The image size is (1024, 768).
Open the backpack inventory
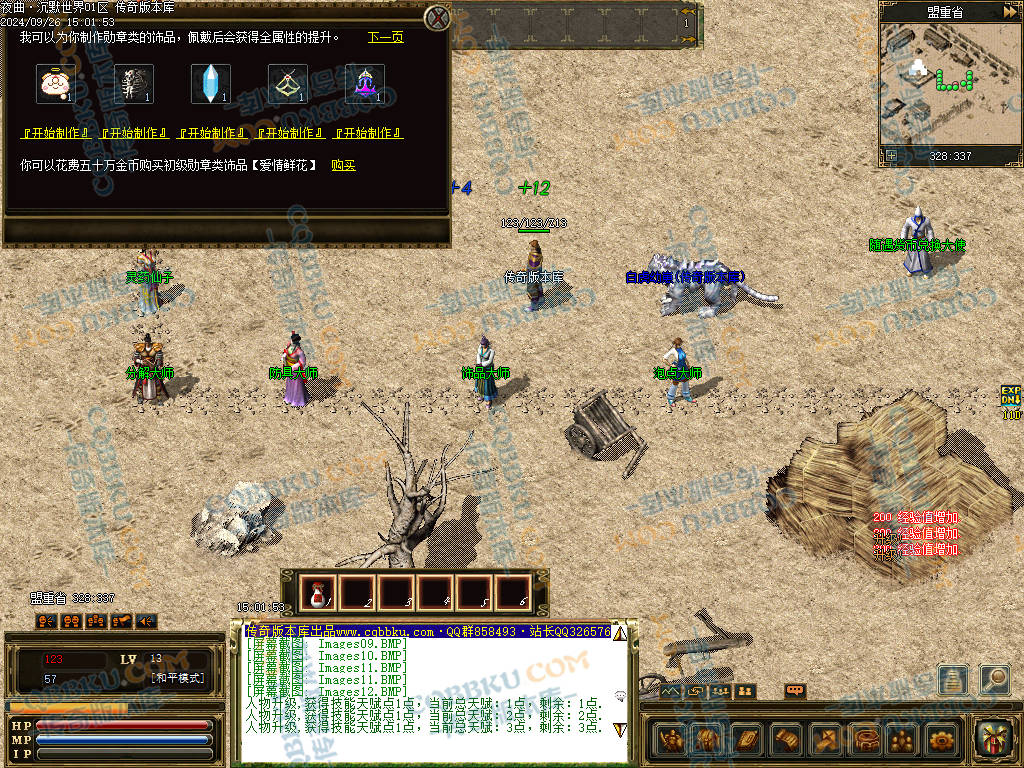[x=707, y=740]
